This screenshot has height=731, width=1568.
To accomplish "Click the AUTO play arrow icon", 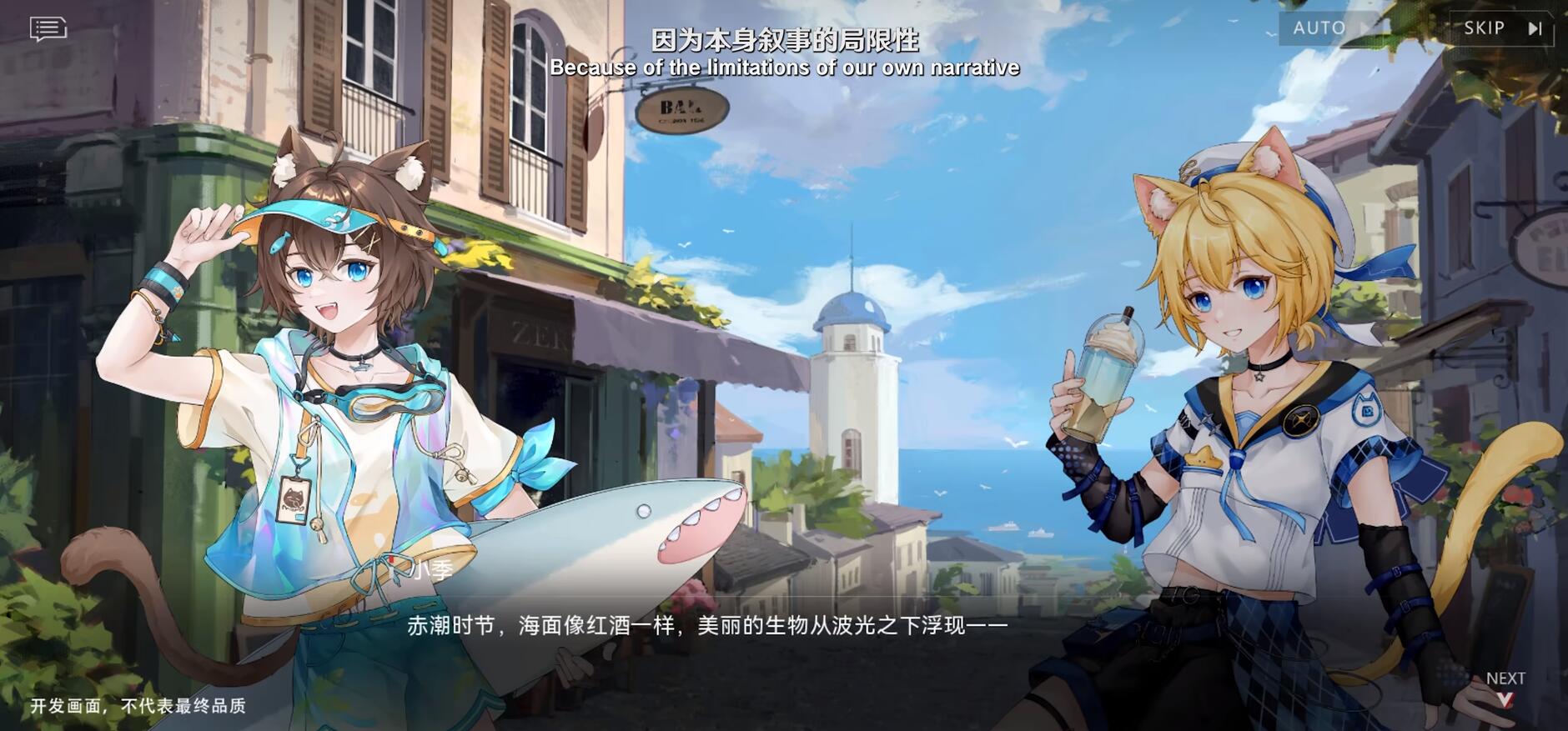I will click(1364, 28).
